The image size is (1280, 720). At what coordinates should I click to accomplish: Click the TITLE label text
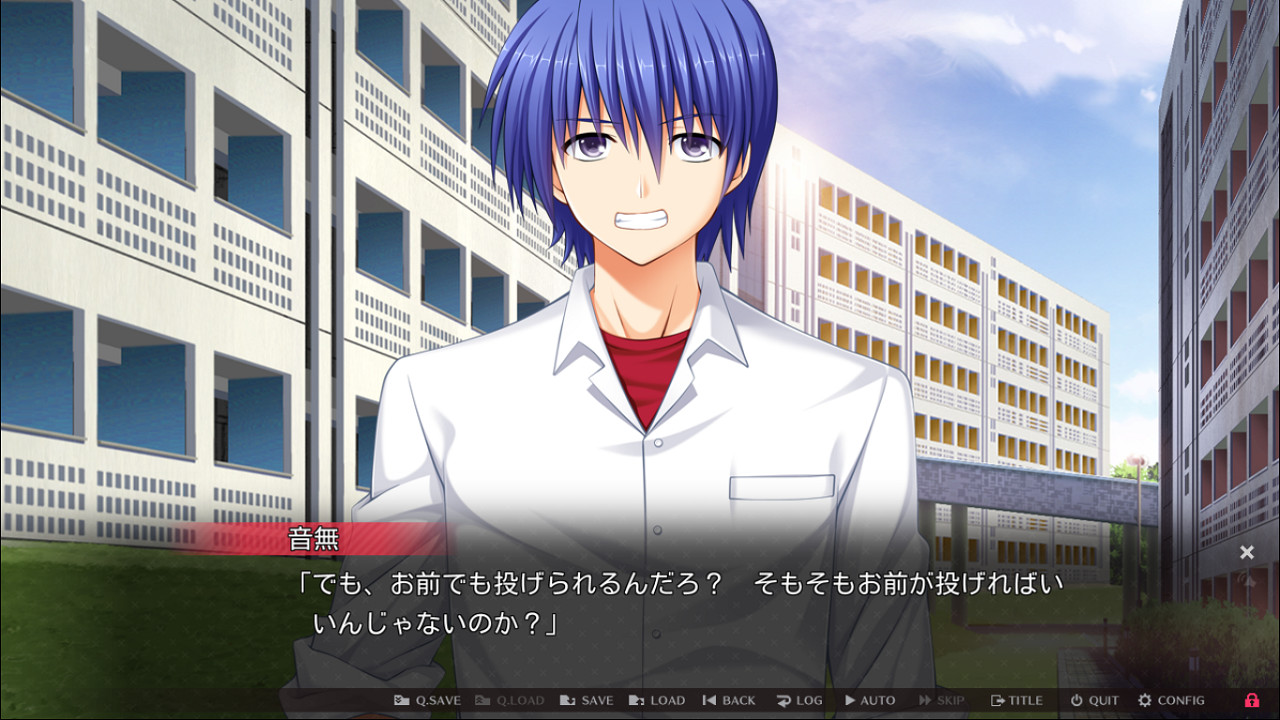[x=1024, y=700]
